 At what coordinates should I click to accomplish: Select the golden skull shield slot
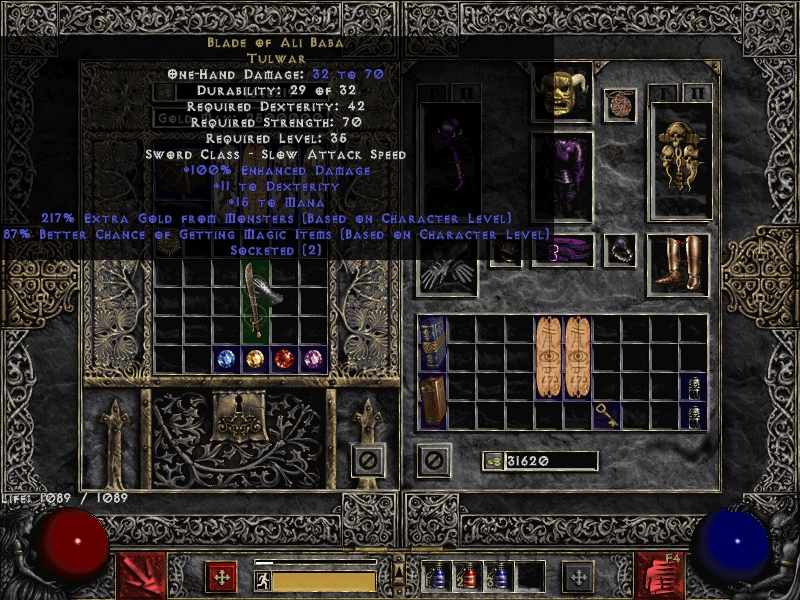tap(680, 160)
